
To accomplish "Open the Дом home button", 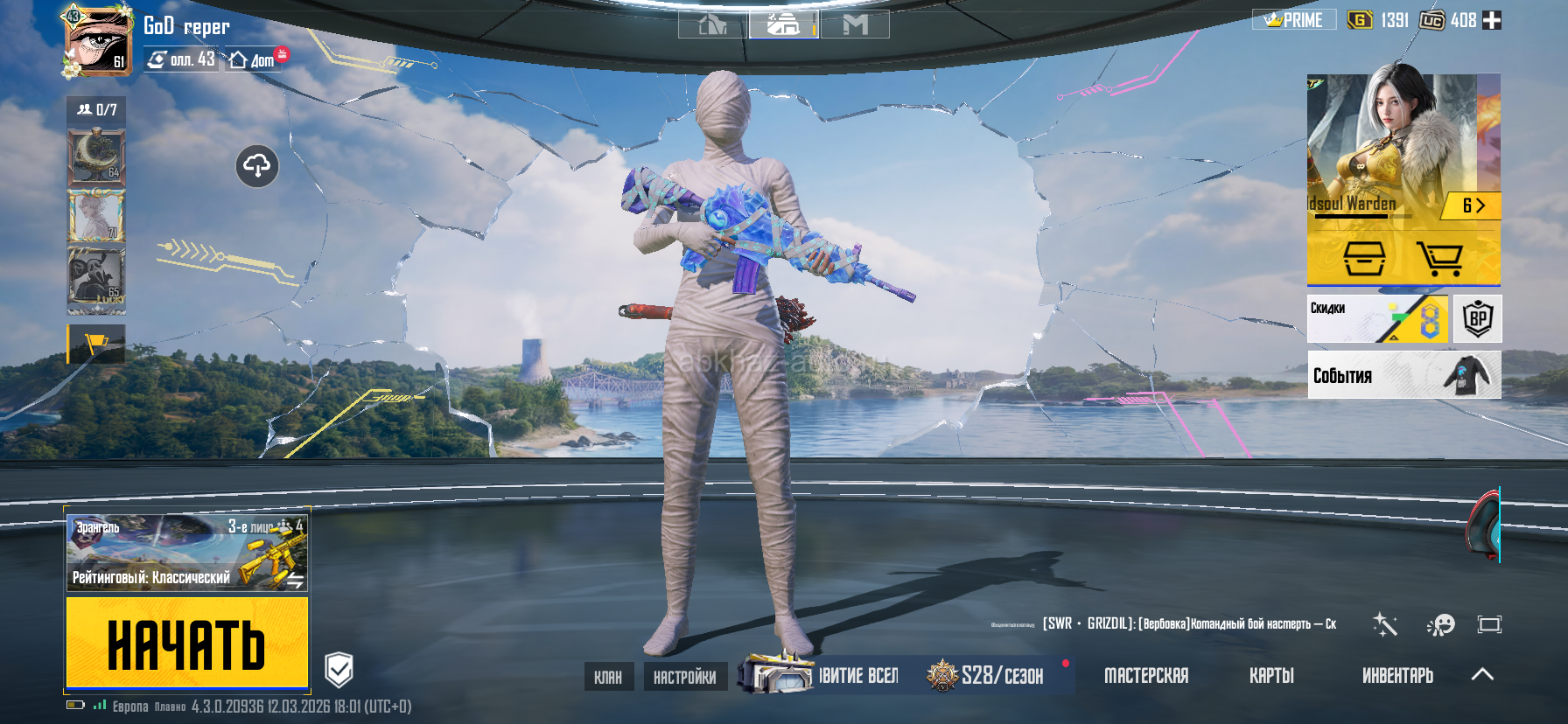I will pyautogui.click(x=254, y=60).
